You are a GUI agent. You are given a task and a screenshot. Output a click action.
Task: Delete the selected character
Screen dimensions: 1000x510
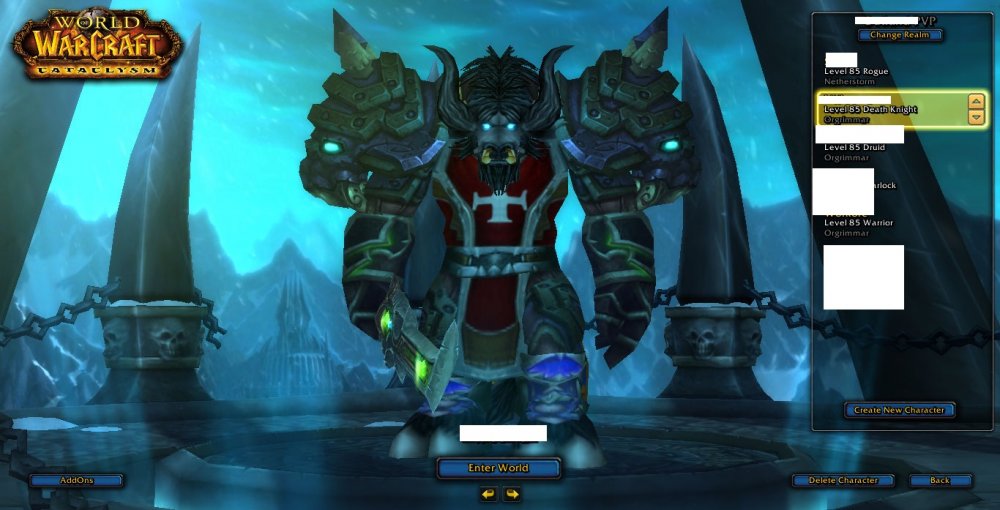842,481
